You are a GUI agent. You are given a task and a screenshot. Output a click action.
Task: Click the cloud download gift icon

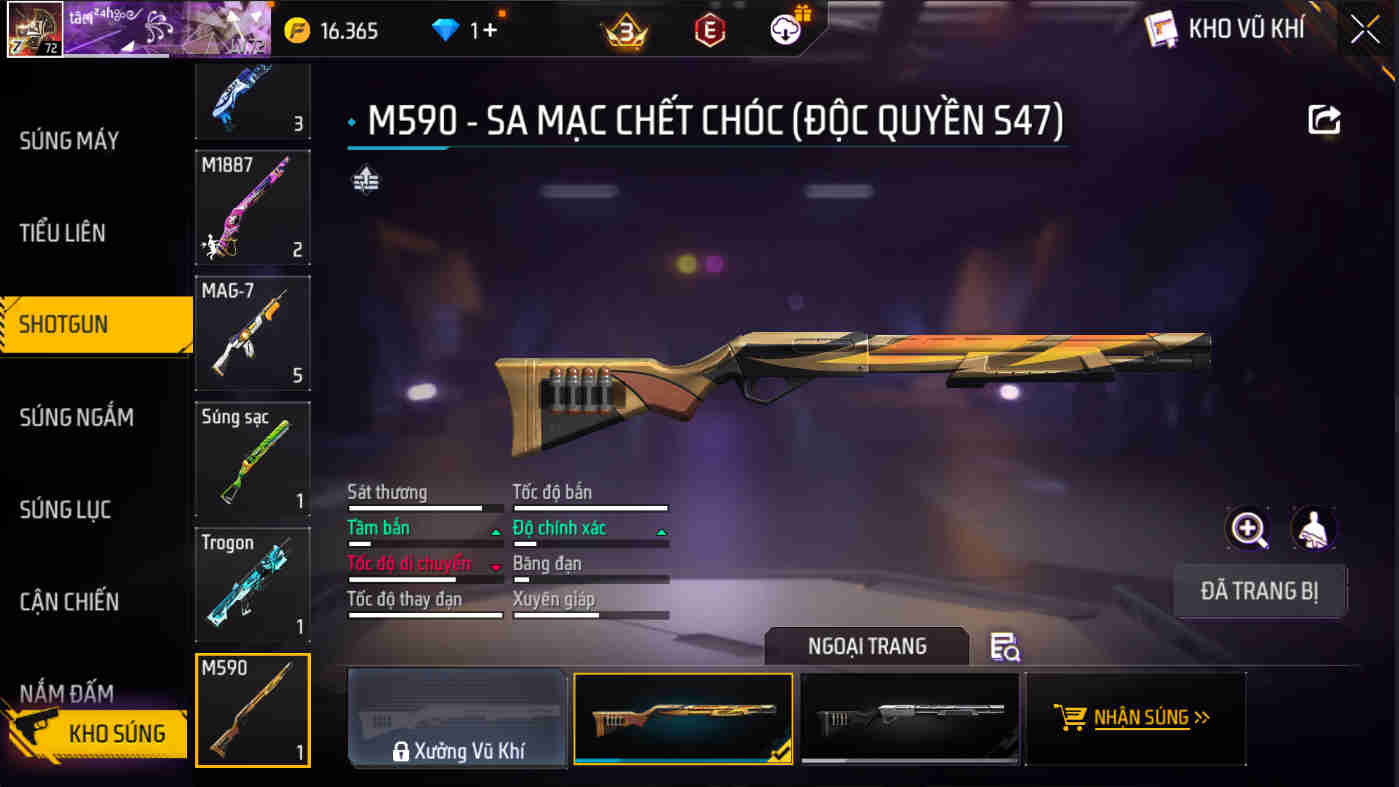click(x=786, y=29)
